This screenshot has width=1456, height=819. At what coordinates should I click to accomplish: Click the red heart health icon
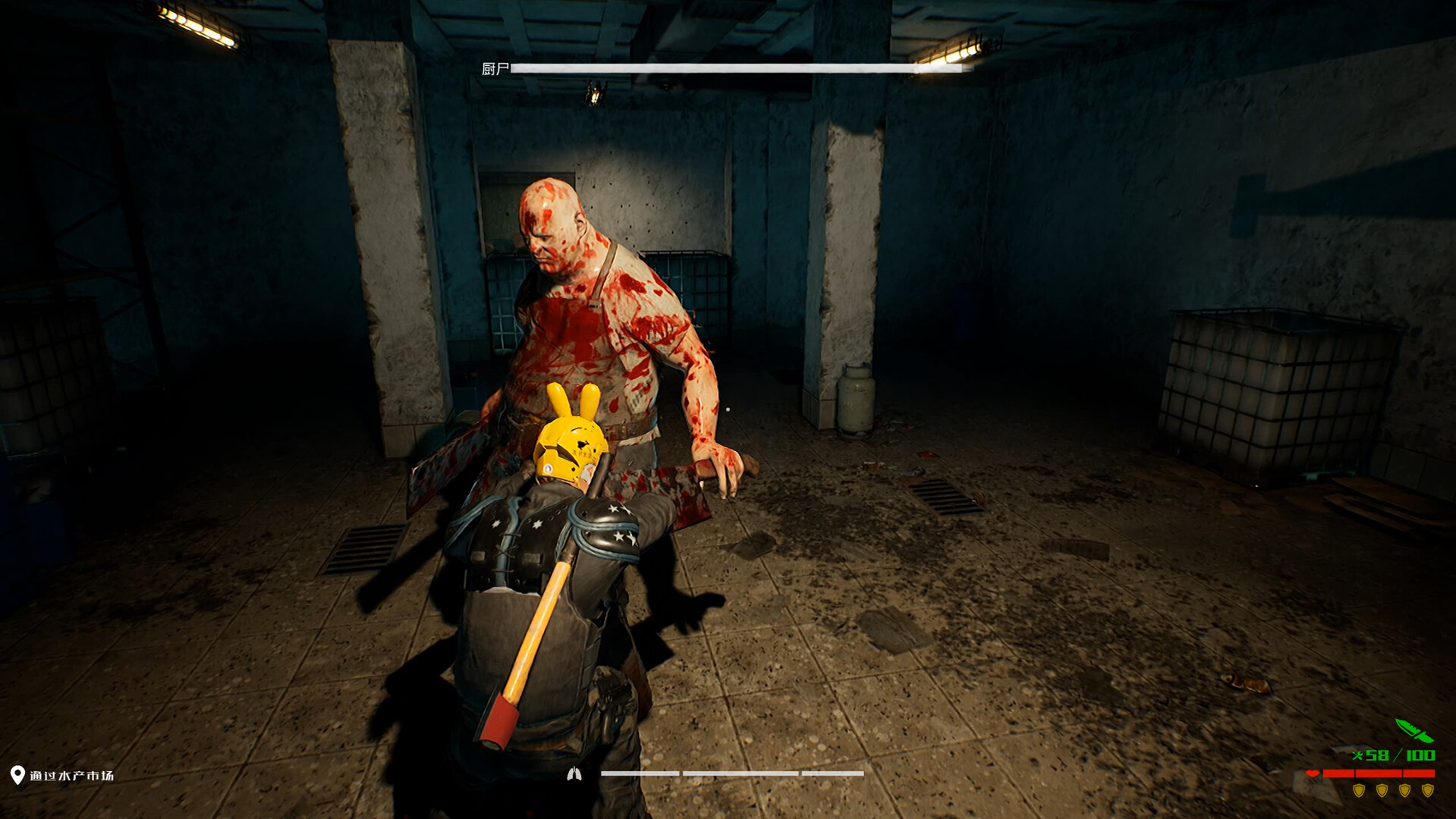[x=1313, y=773]
